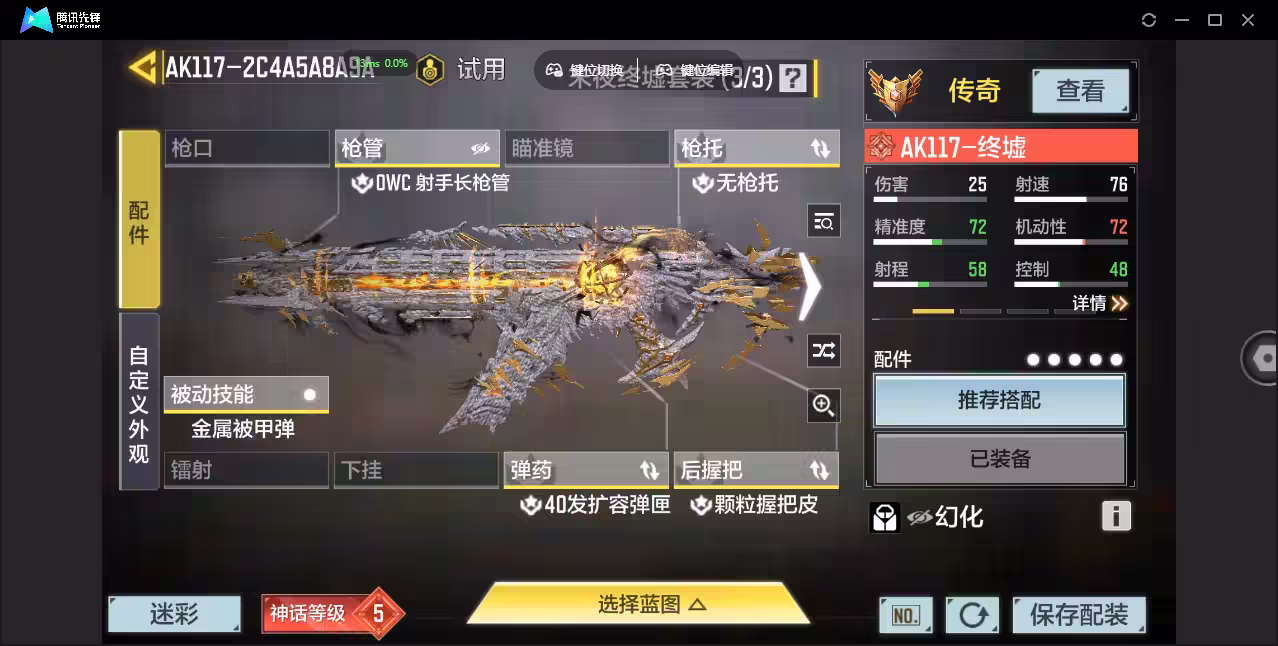
Task: Go back using the yellow arrow
Action: (142, 68)
